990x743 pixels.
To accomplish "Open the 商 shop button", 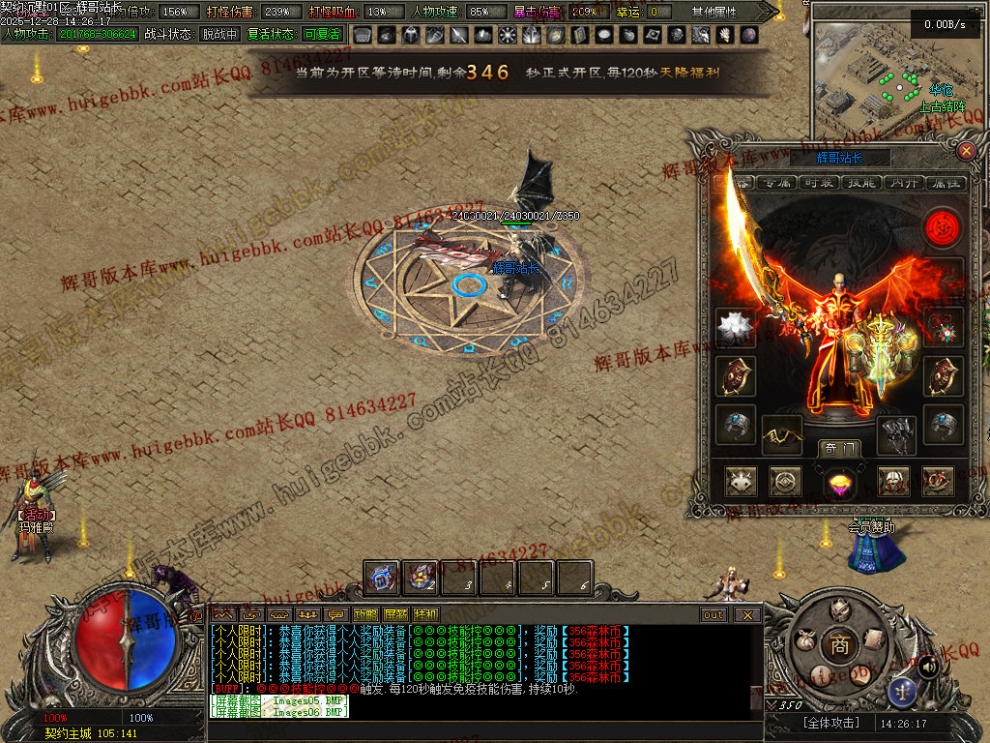I will coord(839,646).
